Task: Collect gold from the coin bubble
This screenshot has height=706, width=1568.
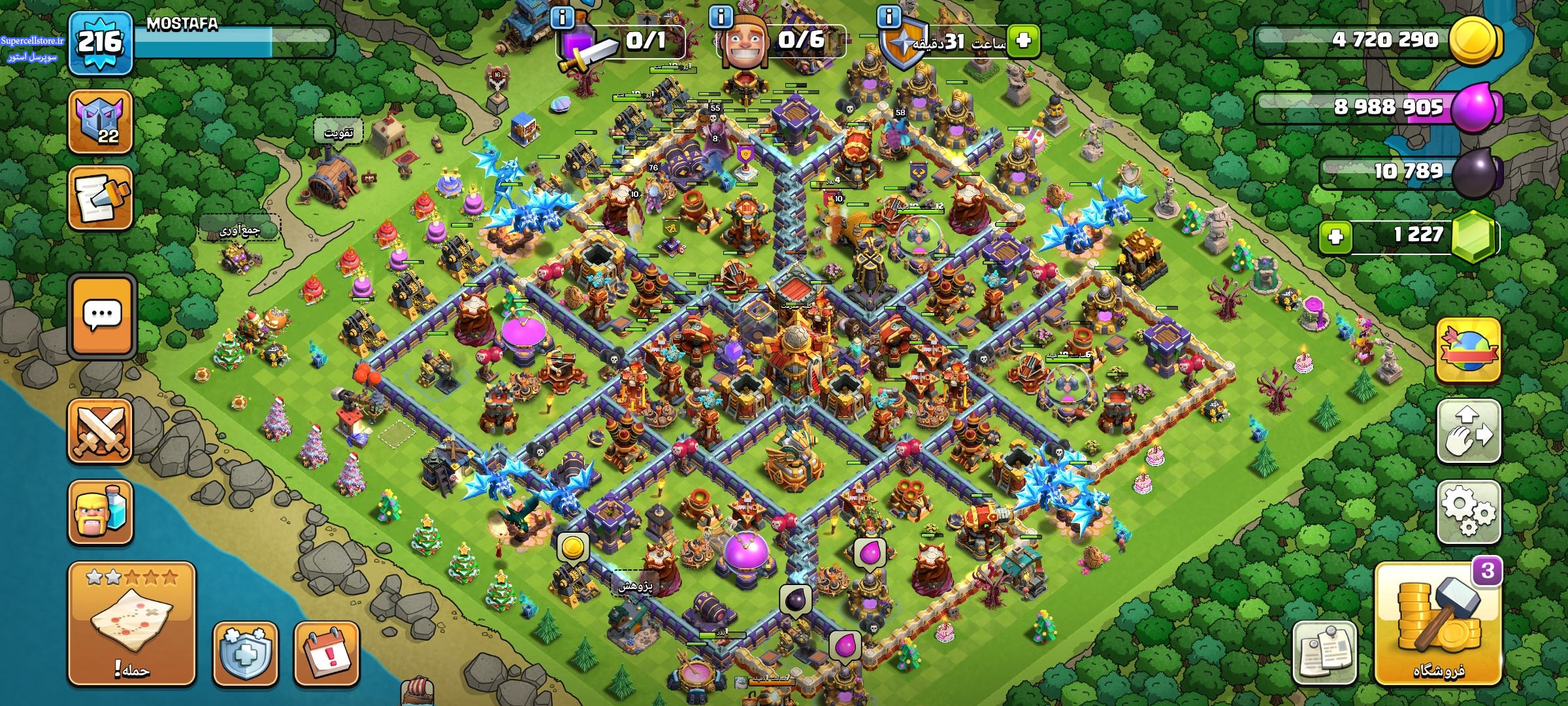Action: point(572,548)
